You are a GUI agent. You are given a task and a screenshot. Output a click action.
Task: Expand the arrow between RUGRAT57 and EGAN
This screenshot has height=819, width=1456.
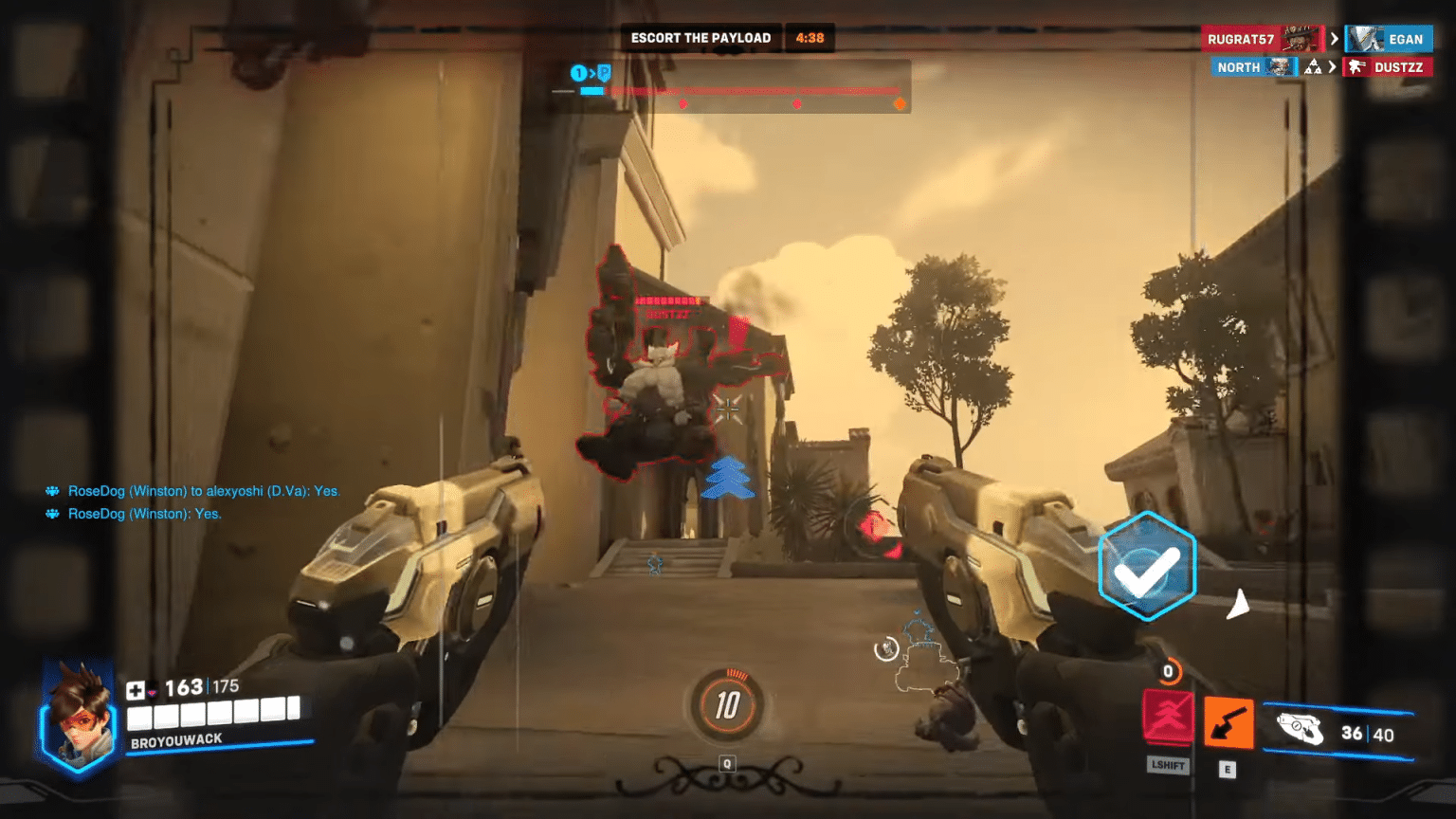[x=1334, y=39]
